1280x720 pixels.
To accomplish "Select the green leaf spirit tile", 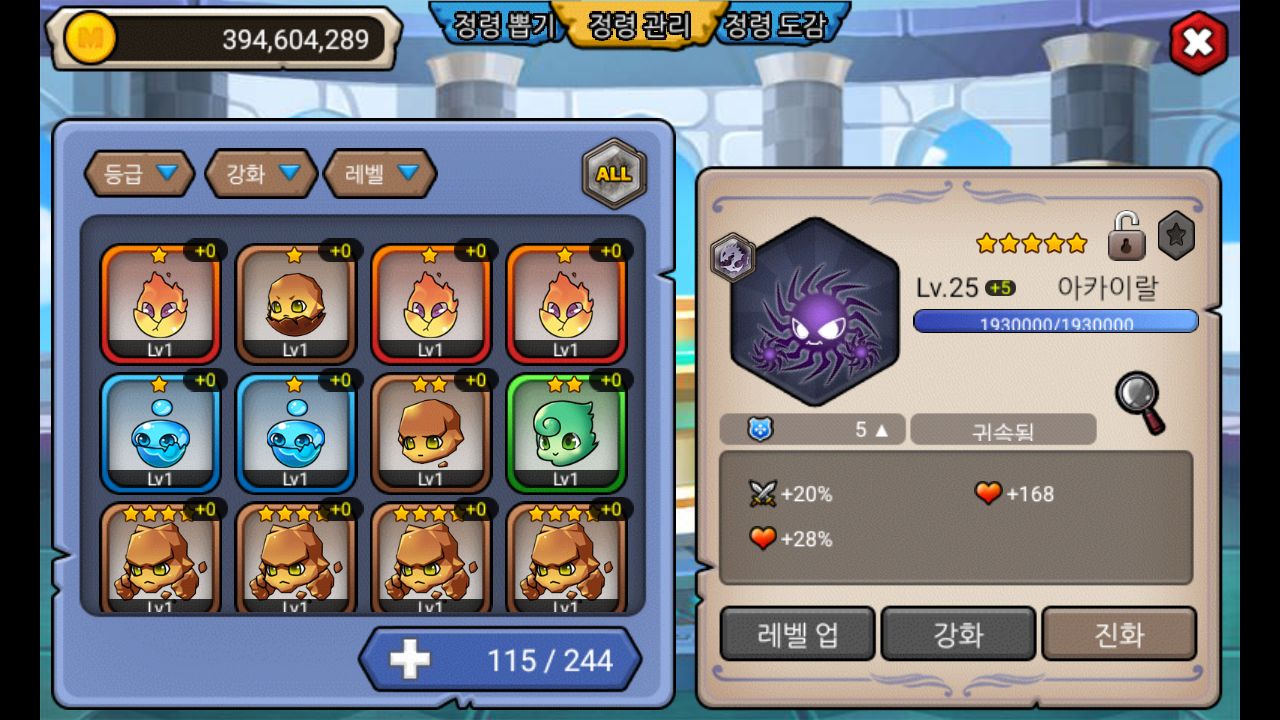I will click(x=566, y=433).
